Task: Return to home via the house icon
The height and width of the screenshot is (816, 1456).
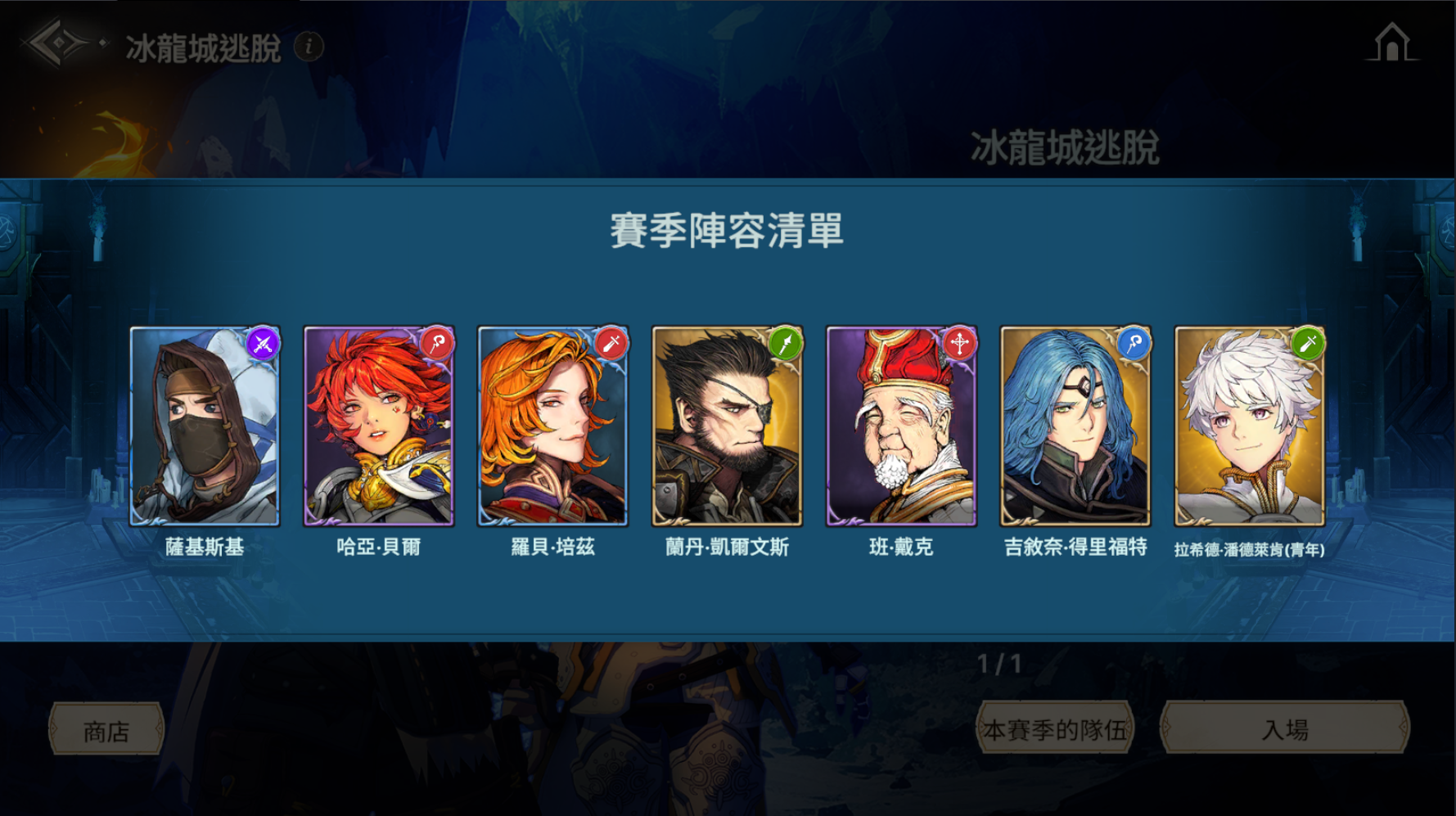Action: [x=1391, y=43]
